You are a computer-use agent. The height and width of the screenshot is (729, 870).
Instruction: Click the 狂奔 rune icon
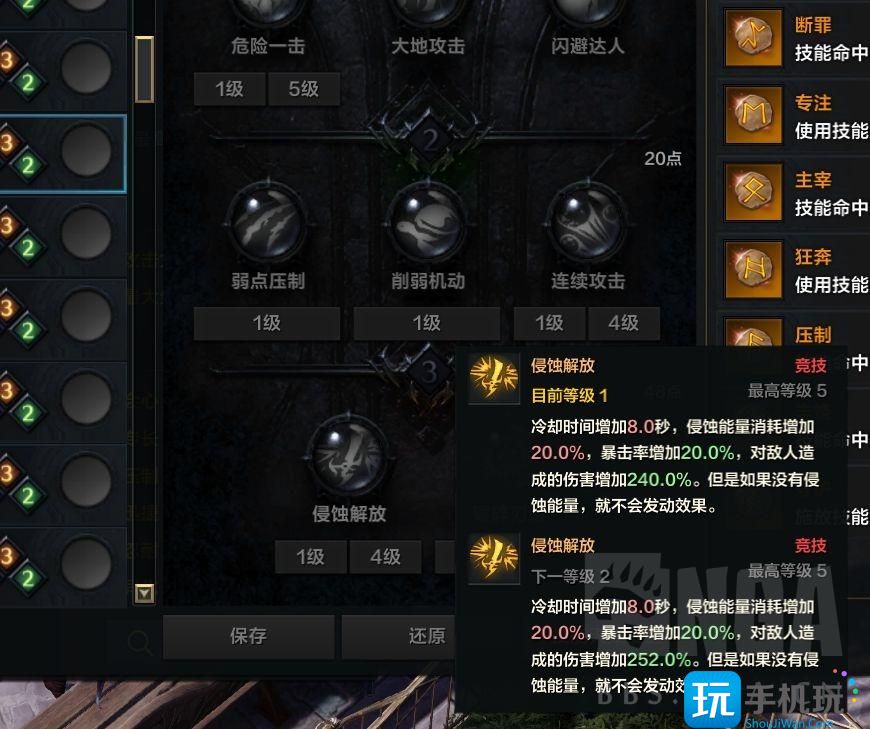coord(753,270)
